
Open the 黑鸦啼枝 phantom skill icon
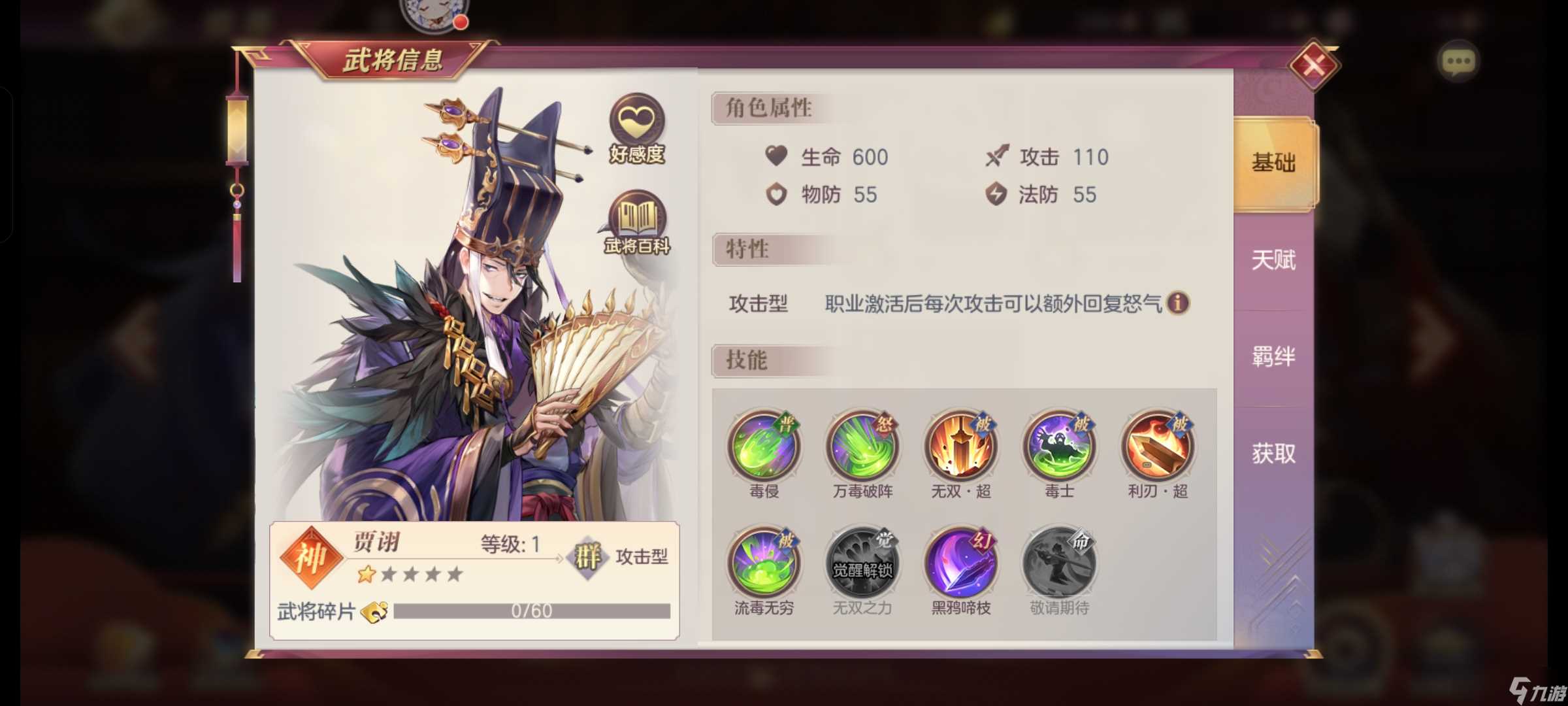[960, 562]
